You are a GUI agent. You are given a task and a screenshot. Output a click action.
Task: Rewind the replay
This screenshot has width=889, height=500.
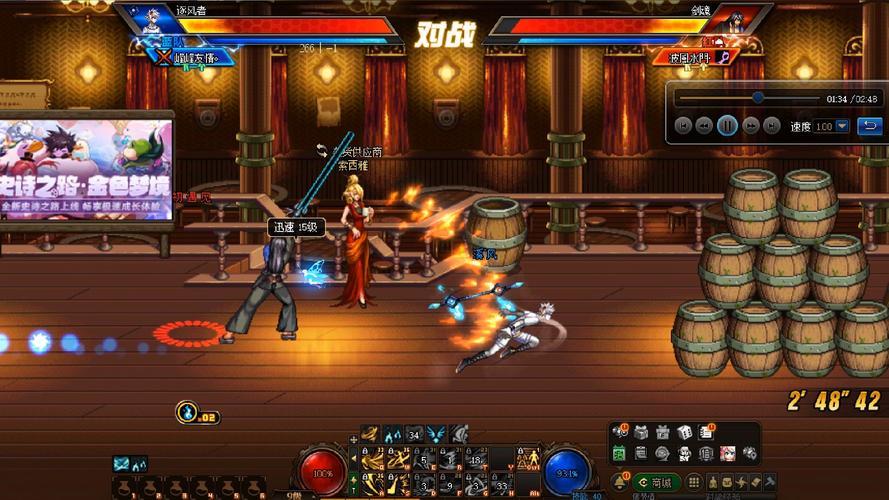704,126
